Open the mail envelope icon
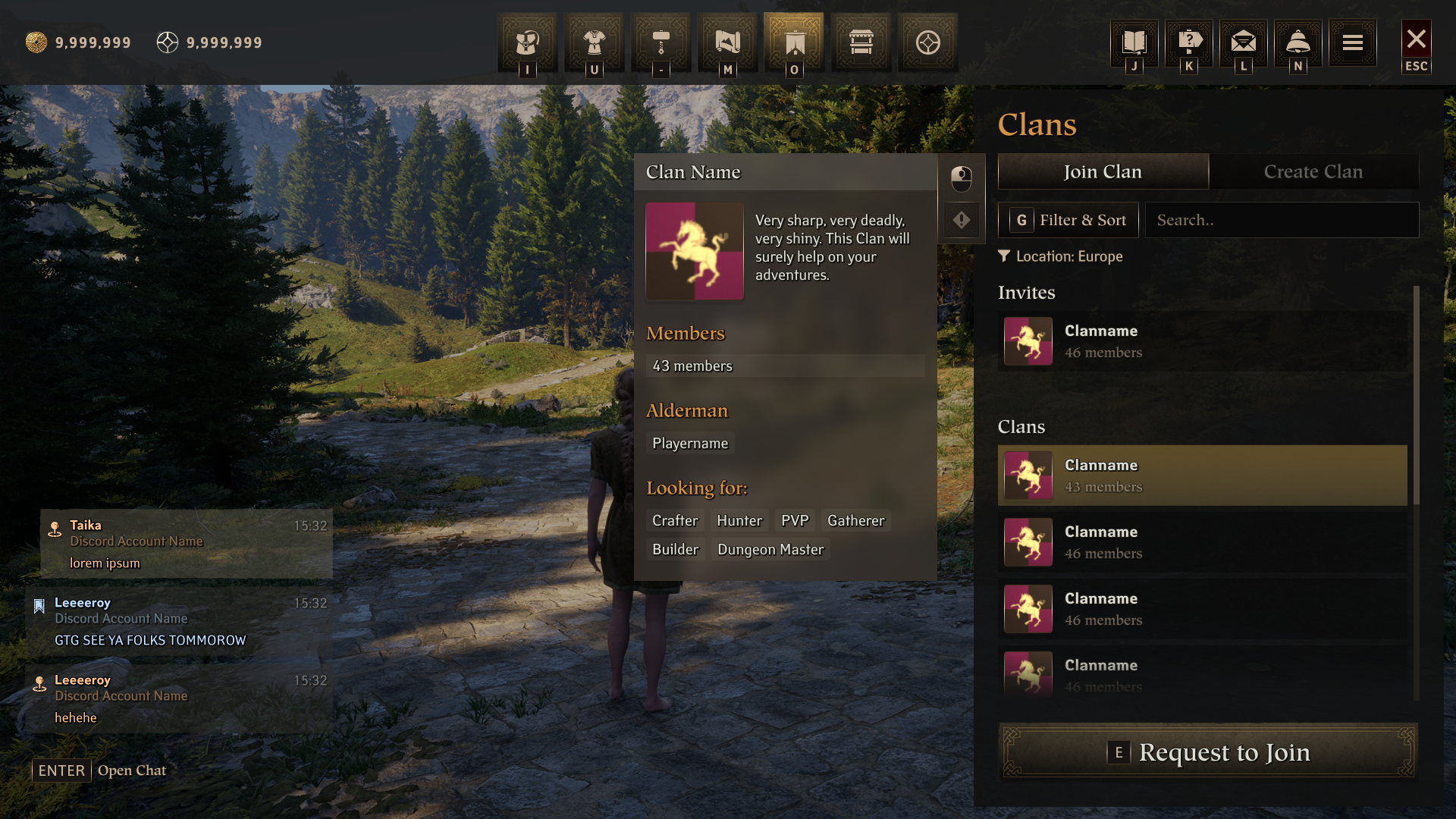Viewport: 1456px width, 819px height. pyautogui.click(x=1244, y=42)
